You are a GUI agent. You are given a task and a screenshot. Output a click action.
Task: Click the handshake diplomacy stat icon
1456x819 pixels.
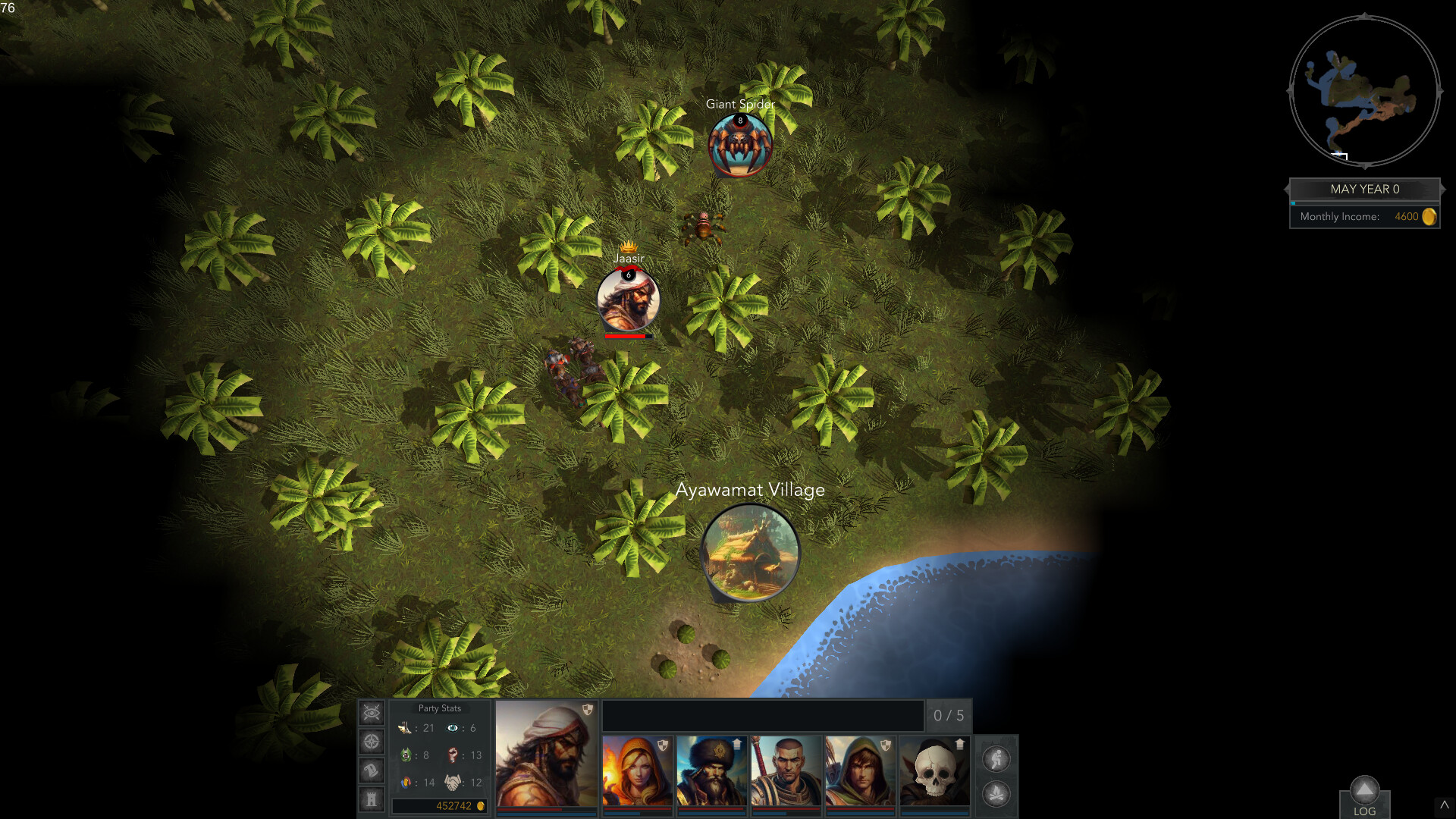point(455,782)
